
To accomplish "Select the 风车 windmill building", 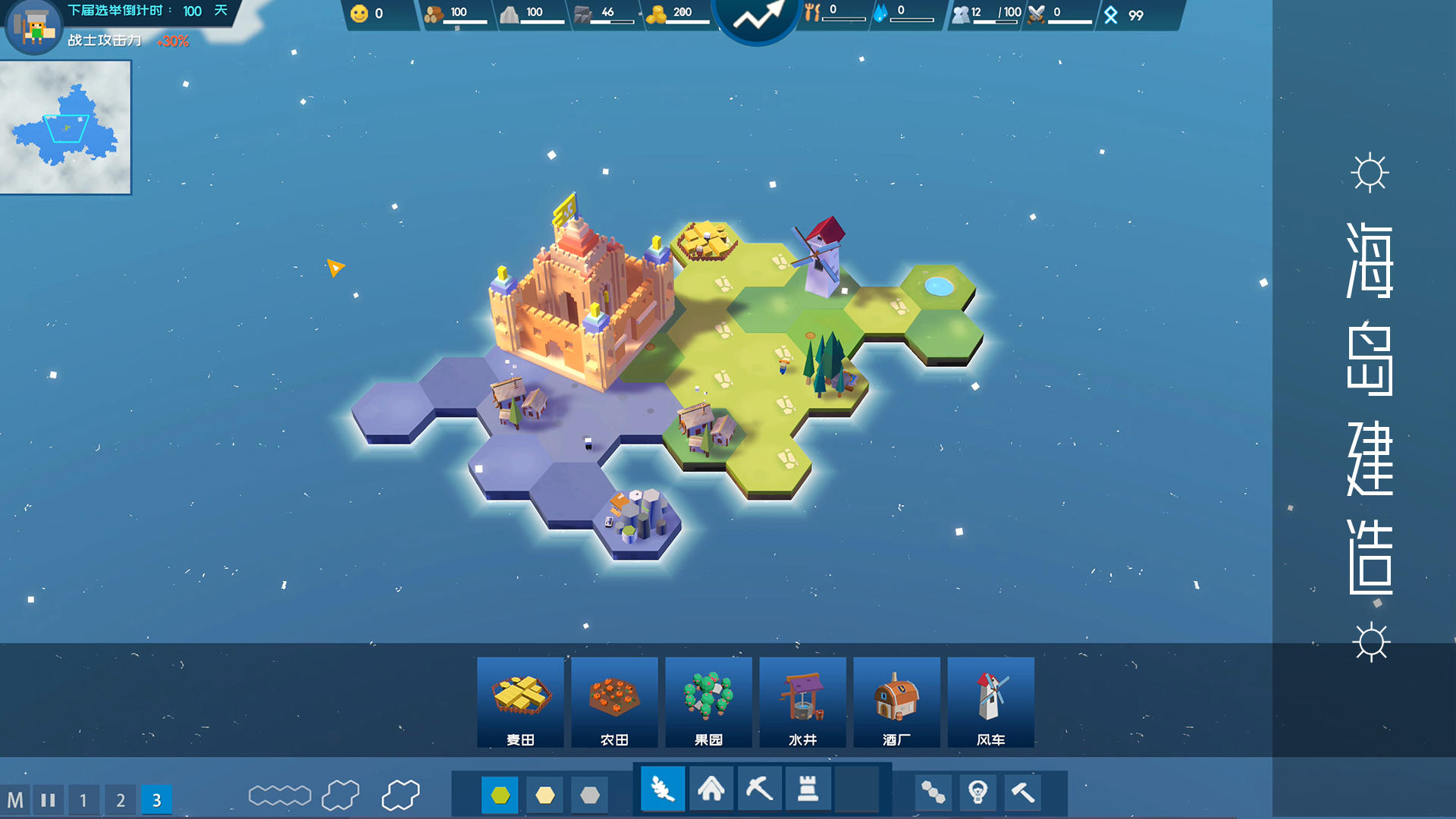I will coord(990,702).
